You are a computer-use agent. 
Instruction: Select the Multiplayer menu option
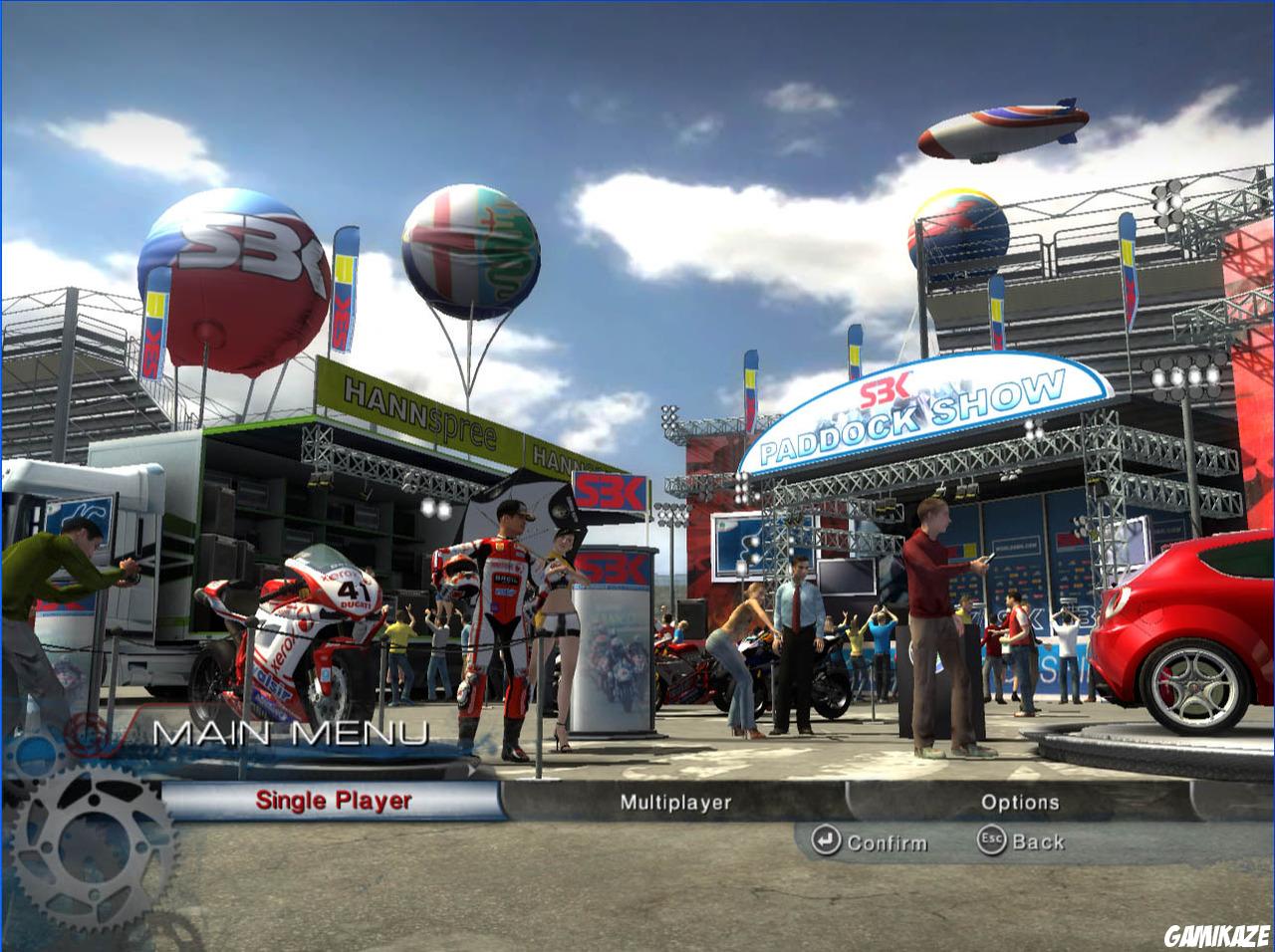[677, 801]
